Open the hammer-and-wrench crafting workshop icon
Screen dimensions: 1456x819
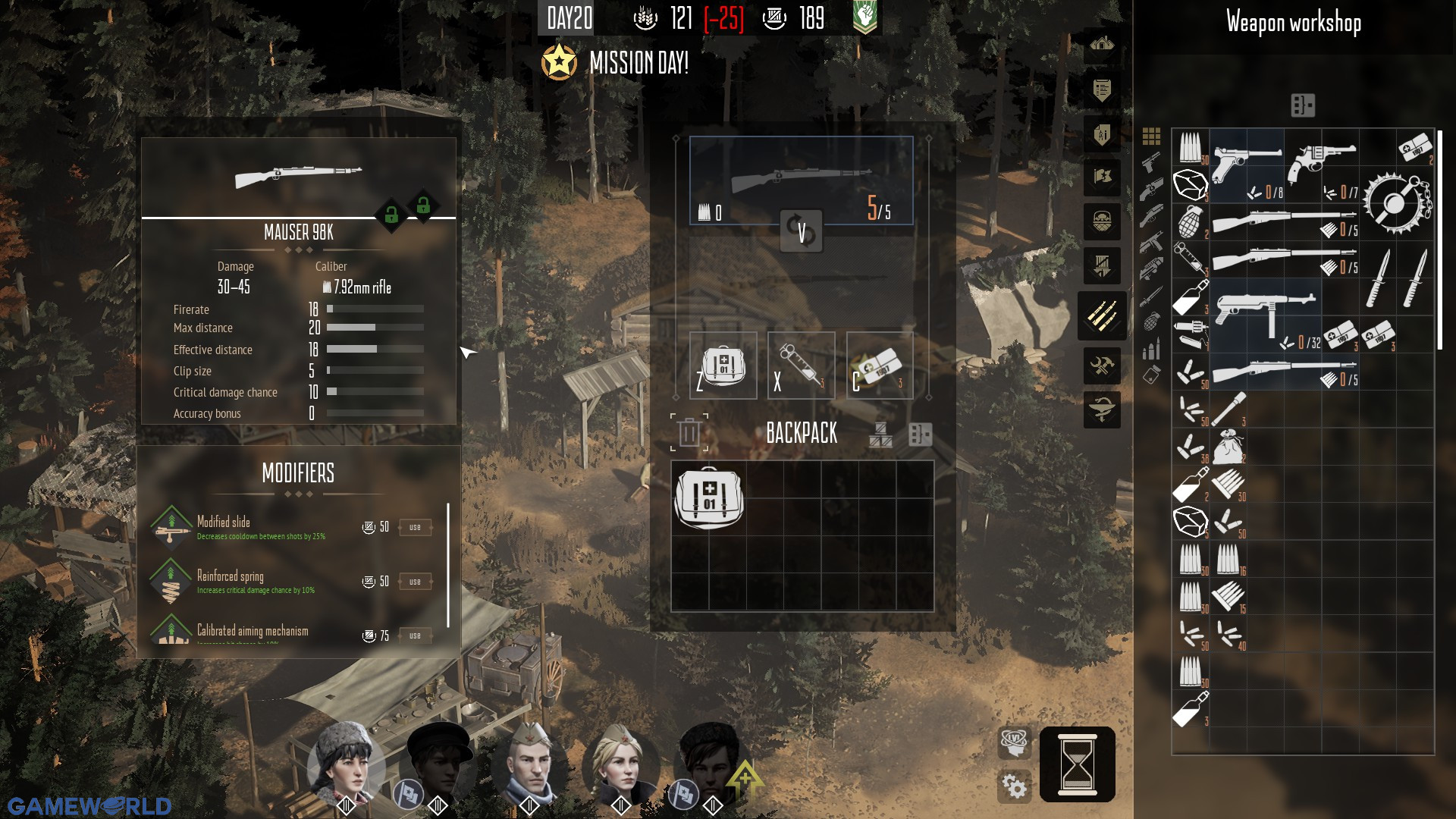(1102, 365)
